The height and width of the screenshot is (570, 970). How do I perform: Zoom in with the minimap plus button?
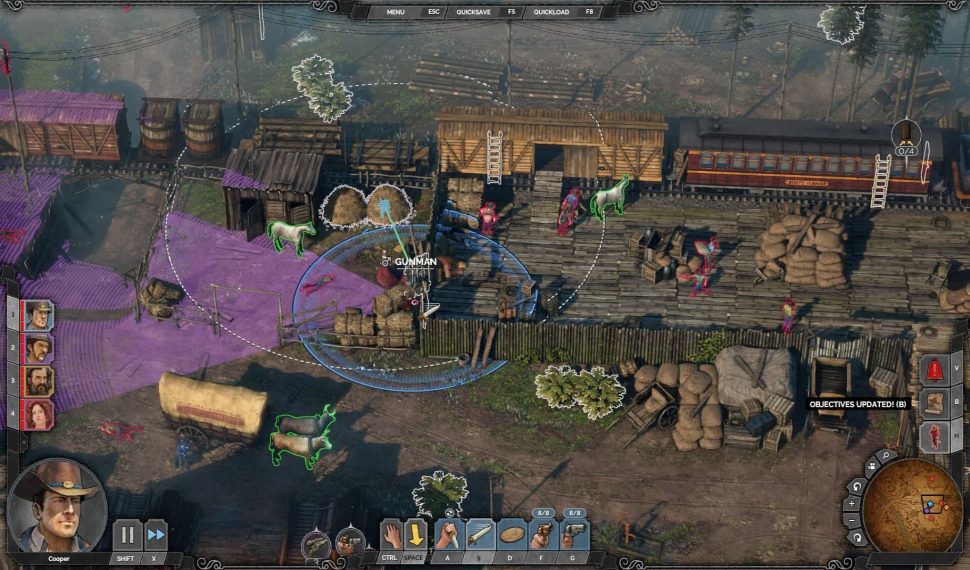853,503
